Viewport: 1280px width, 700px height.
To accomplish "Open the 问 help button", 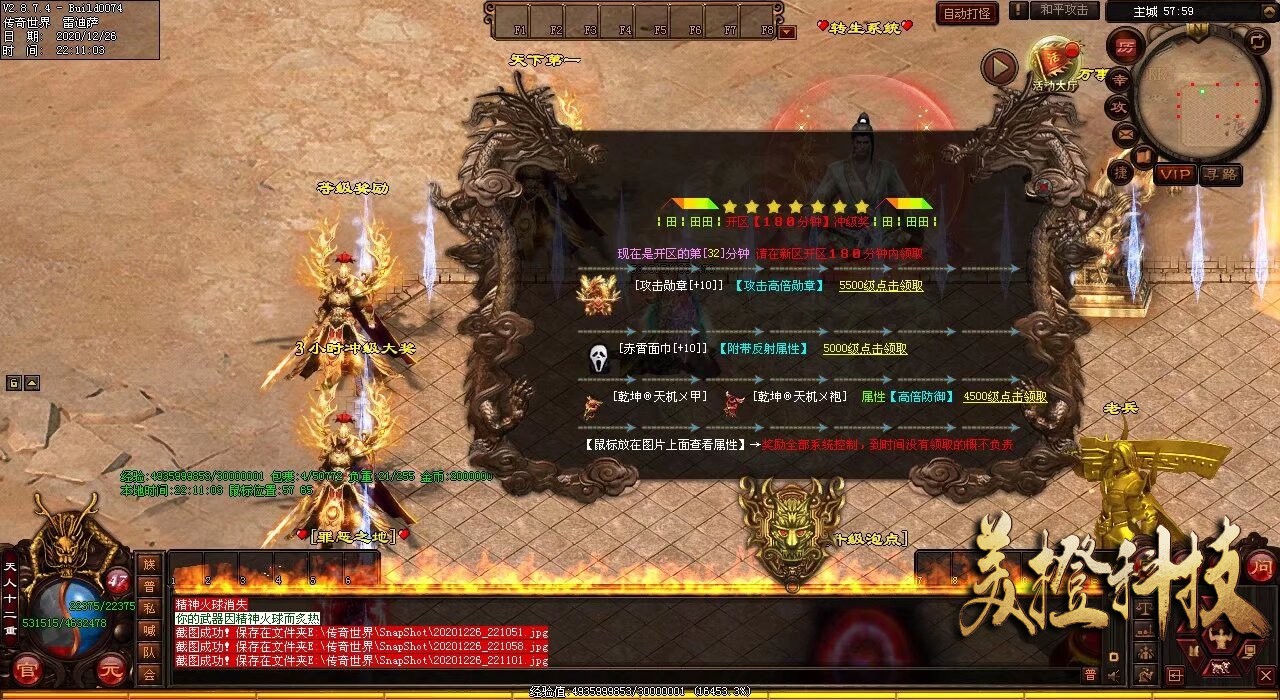I will tap(1261, 566).
